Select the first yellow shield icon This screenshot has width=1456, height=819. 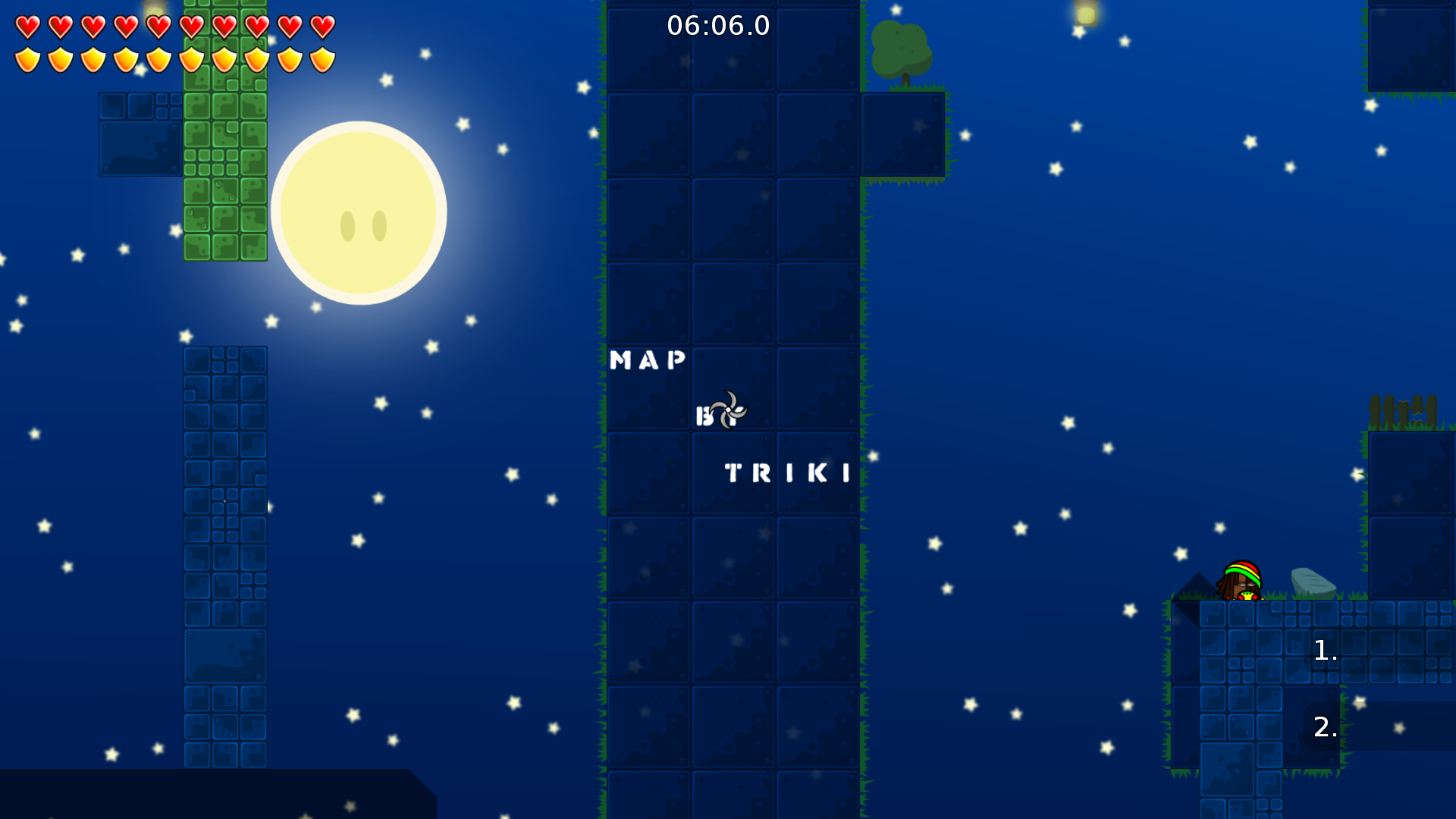27,58
